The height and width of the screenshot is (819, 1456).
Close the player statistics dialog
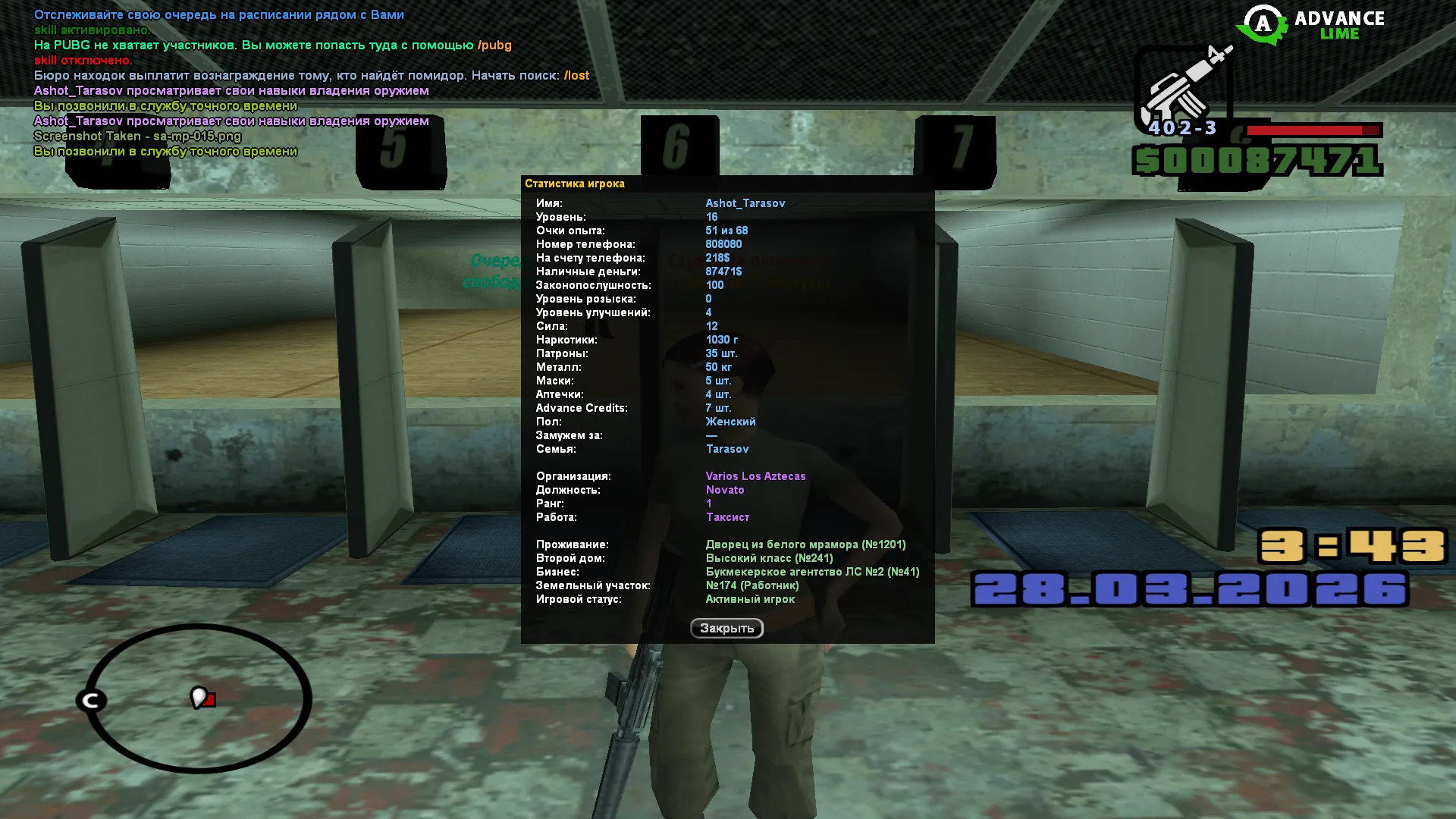click(726, 628)
